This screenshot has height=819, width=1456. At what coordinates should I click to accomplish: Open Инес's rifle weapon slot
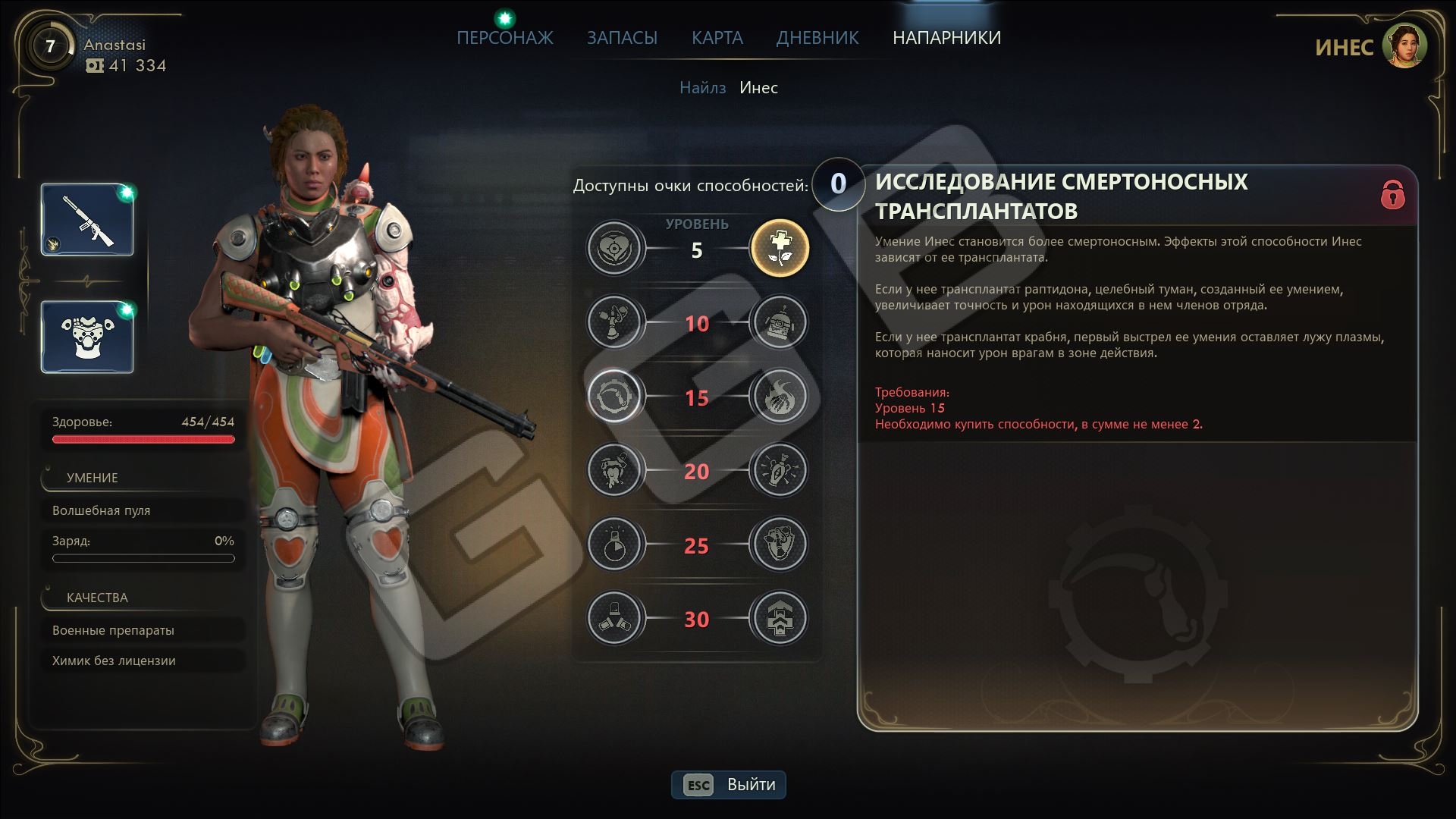pyautogui.click(x=87, y=220)
